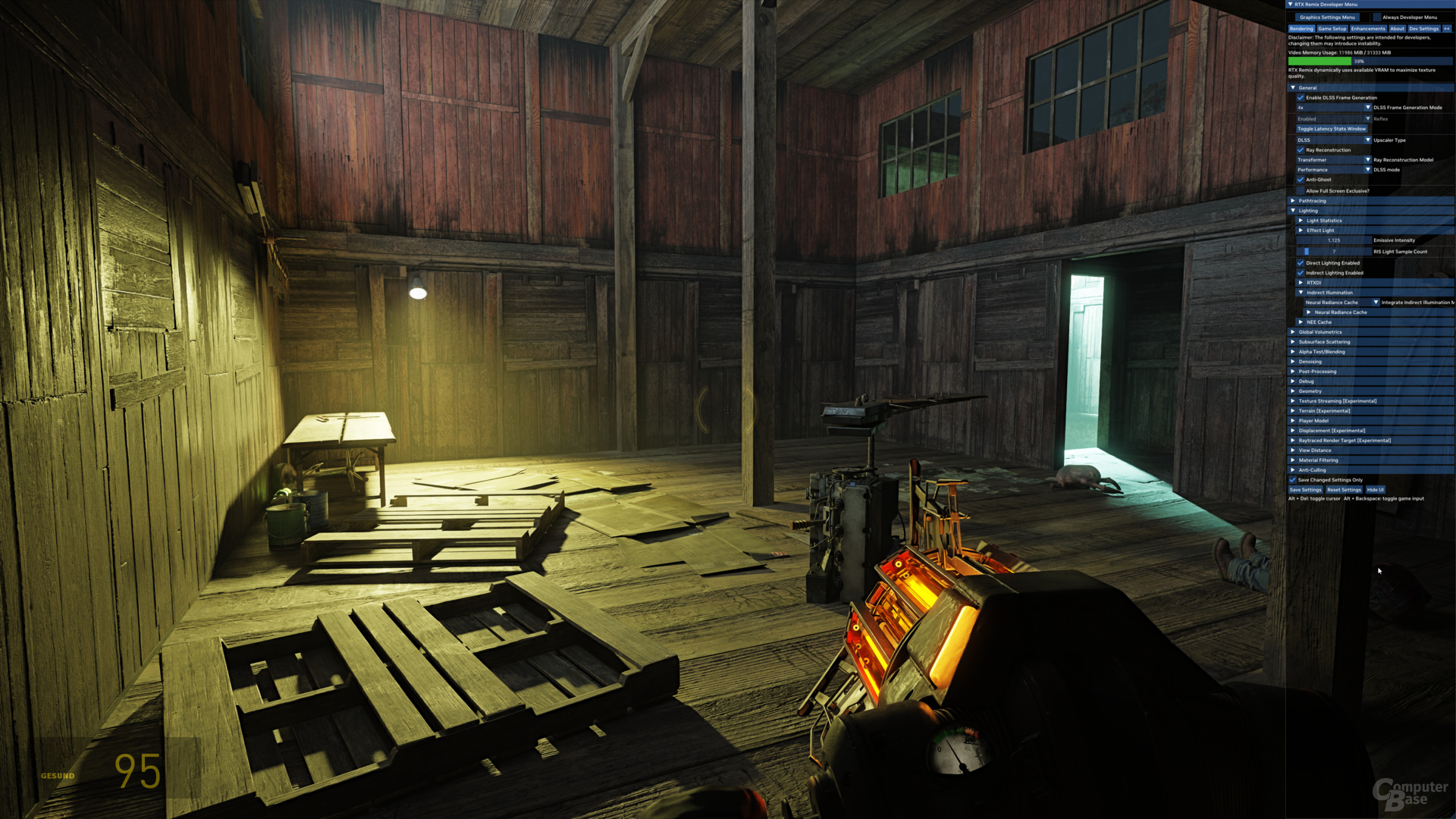Uncheck the Ray Reconstruction option
Image resolution: width=1456 pixels, height=819 pixels.
(x=1301, y=150)
